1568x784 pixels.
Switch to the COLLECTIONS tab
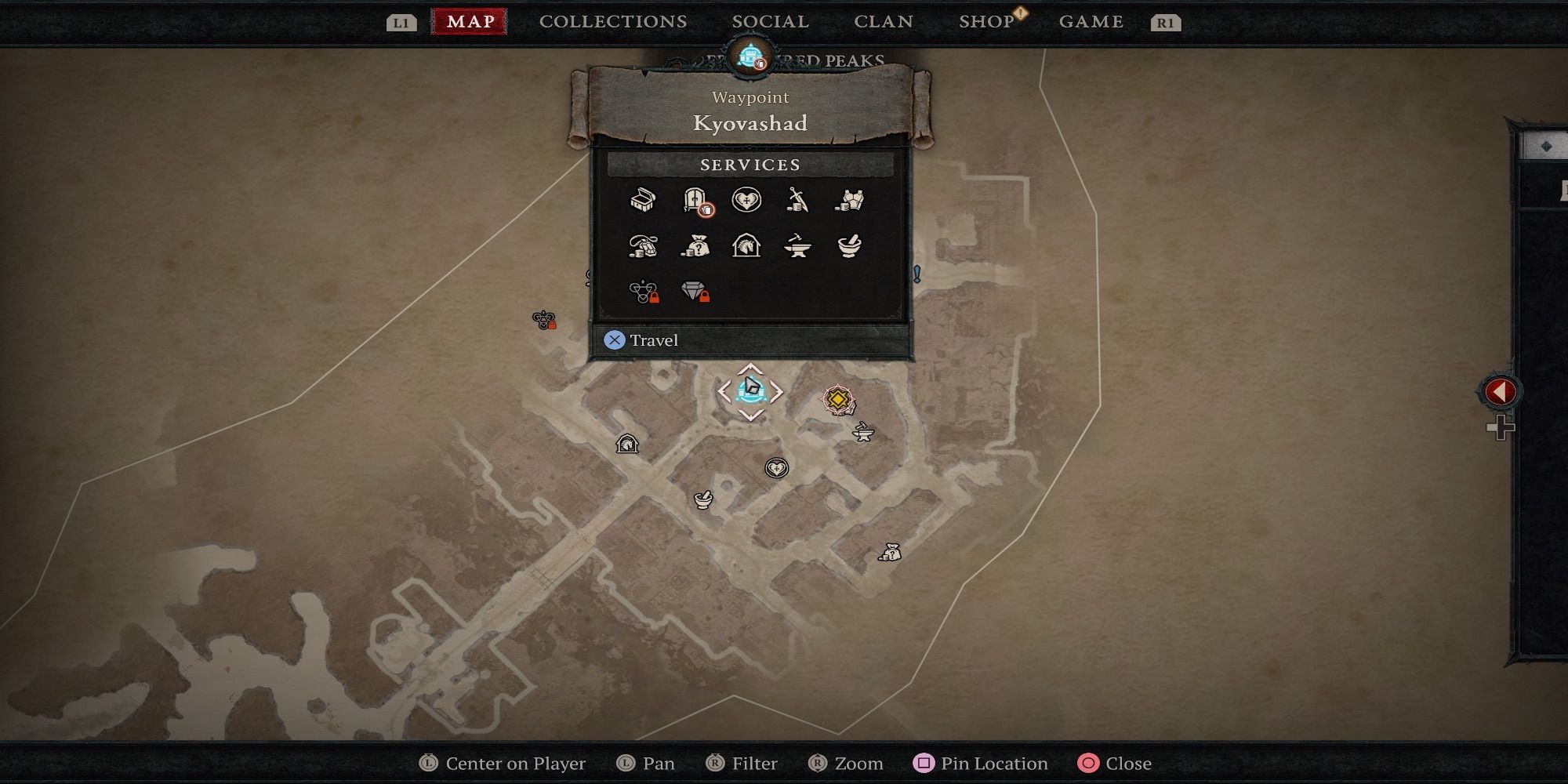point(612,21)
